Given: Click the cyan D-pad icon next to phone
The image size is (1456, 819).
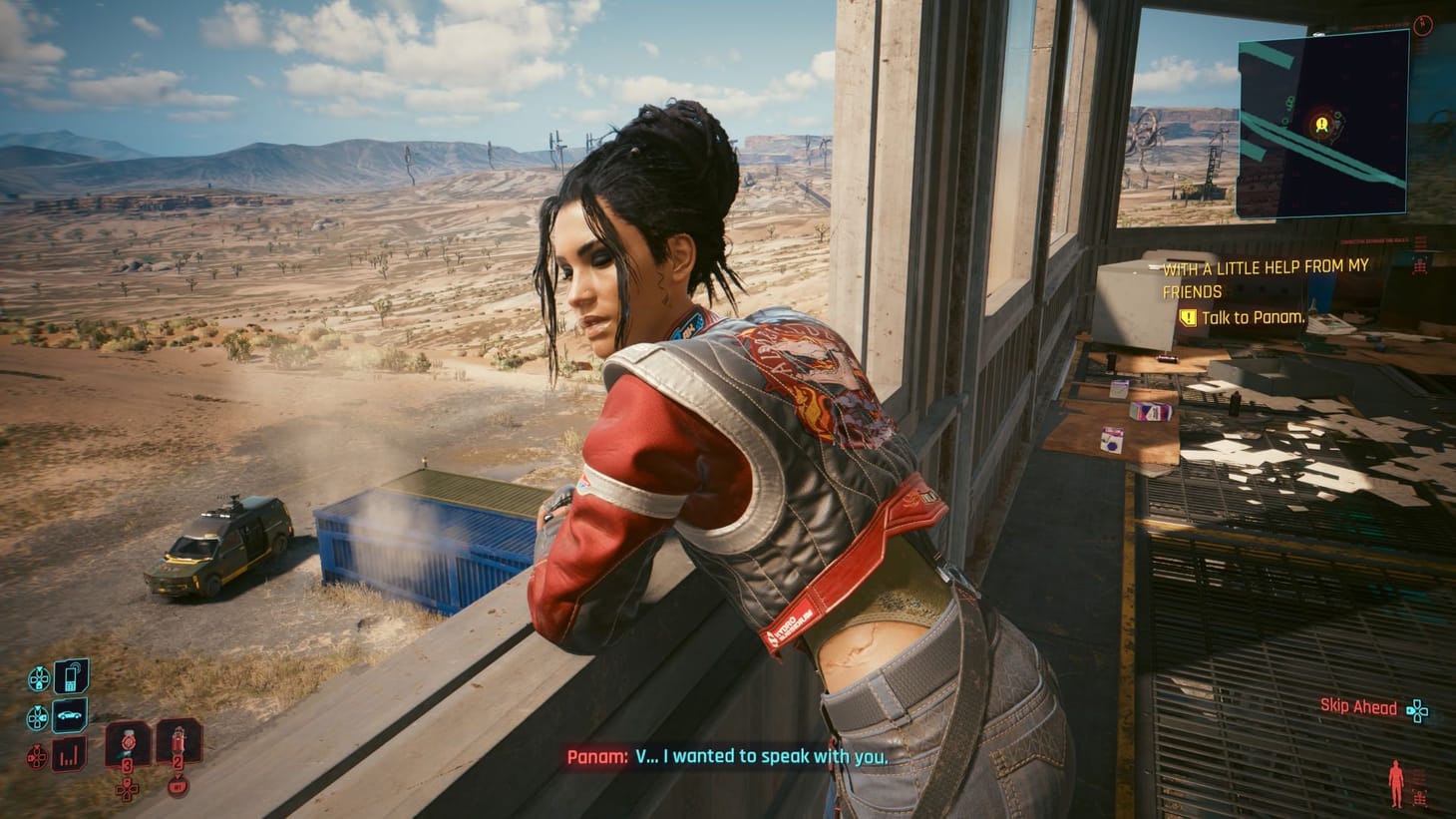Looking at the screenshot, I should (40, 678).
